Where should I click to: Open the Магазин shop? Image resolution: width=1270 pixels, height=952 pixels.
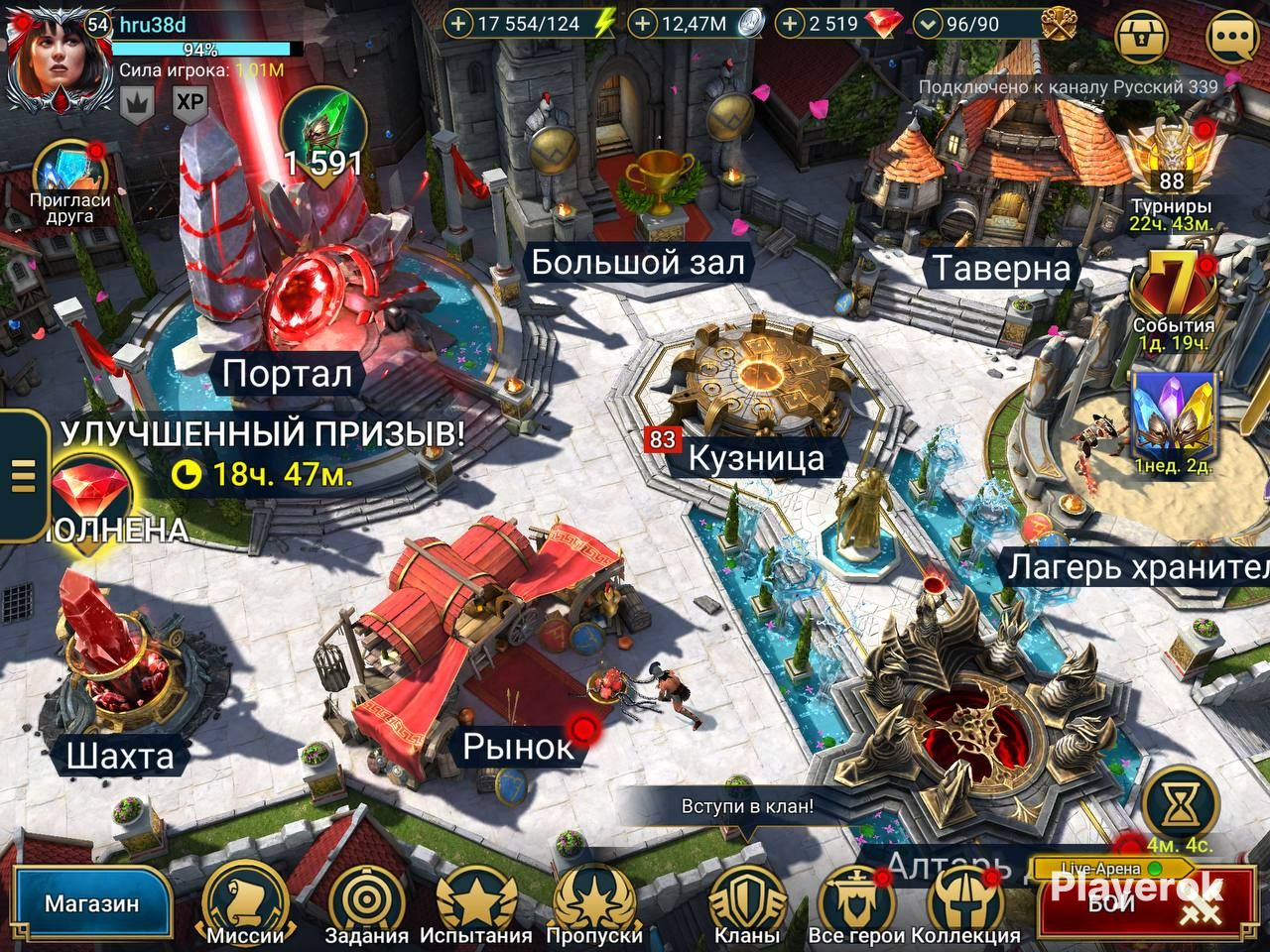91,904
